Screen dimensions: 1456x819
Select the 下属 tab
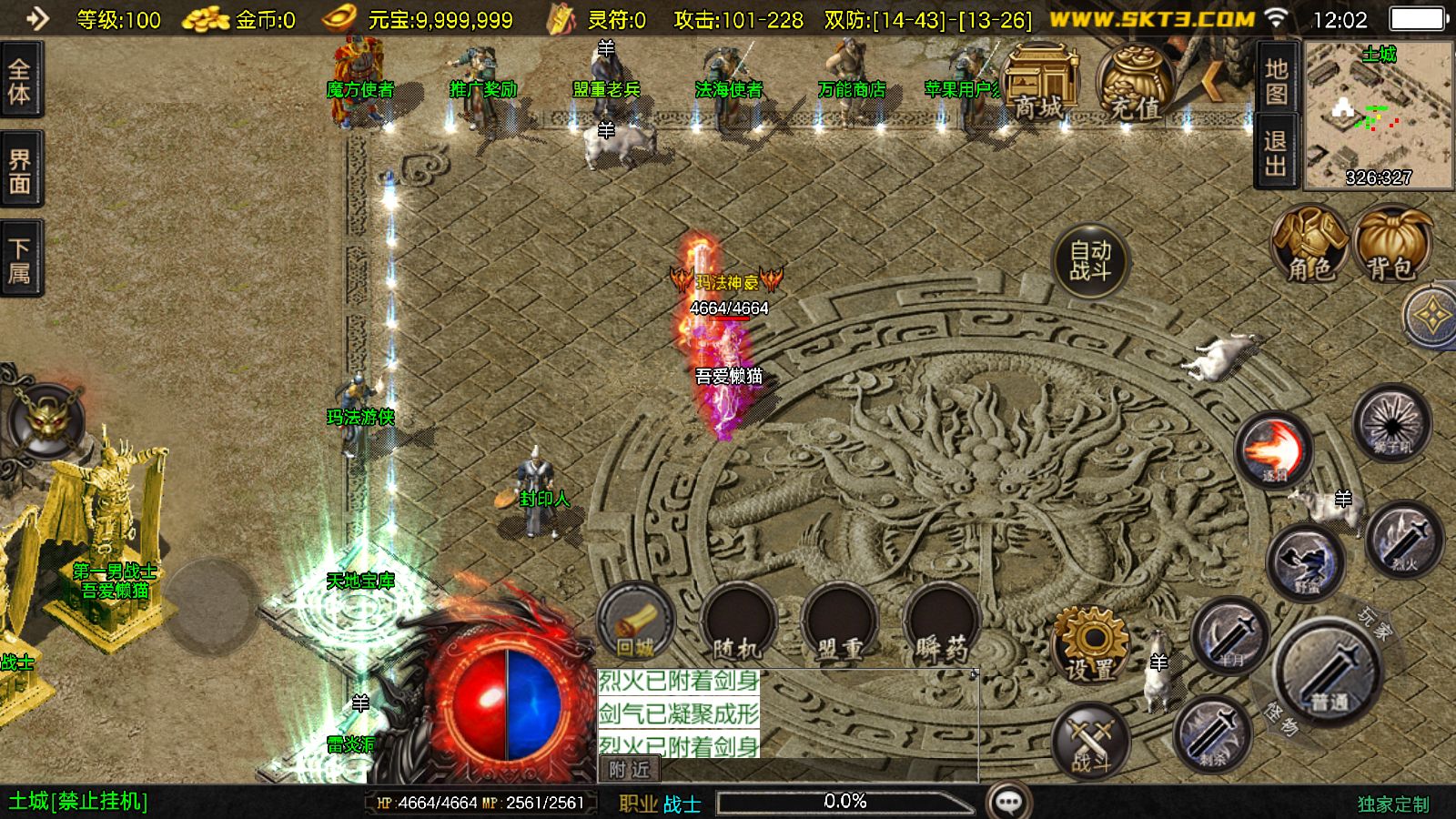pos(19,260)
